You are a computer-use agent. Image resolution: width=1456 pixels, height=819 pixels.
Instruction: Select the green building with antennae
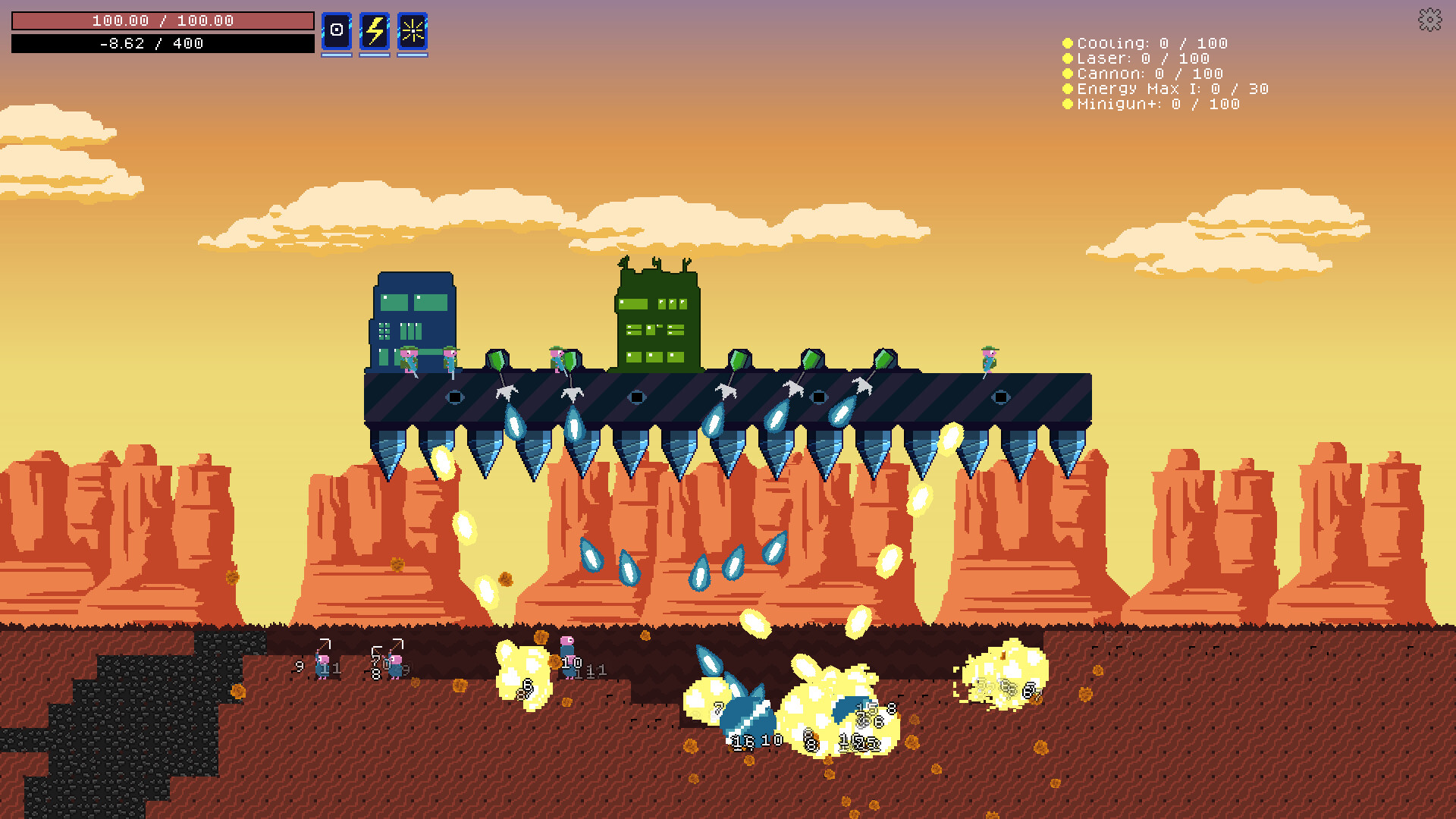coord(656,318)
